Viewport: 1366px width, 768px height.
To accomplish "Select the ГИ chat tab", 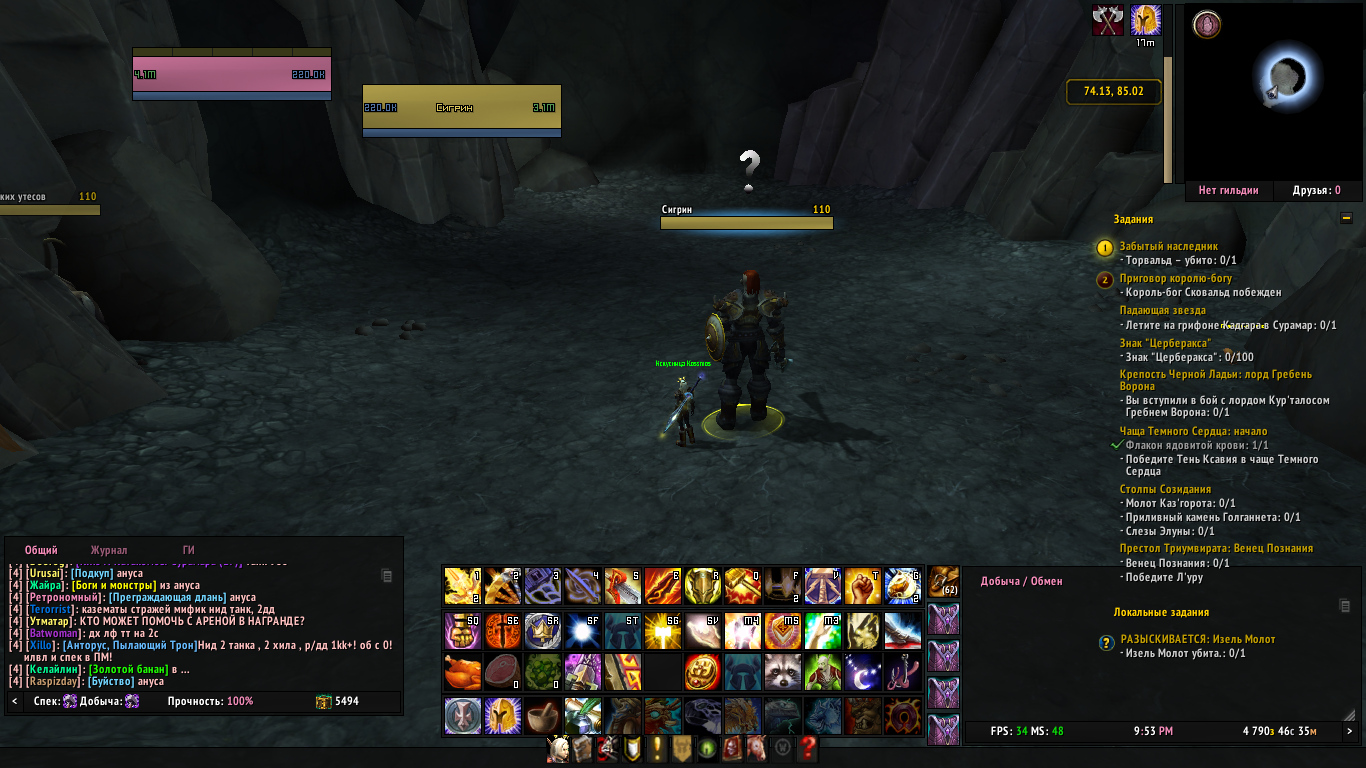I will (188, 550).
